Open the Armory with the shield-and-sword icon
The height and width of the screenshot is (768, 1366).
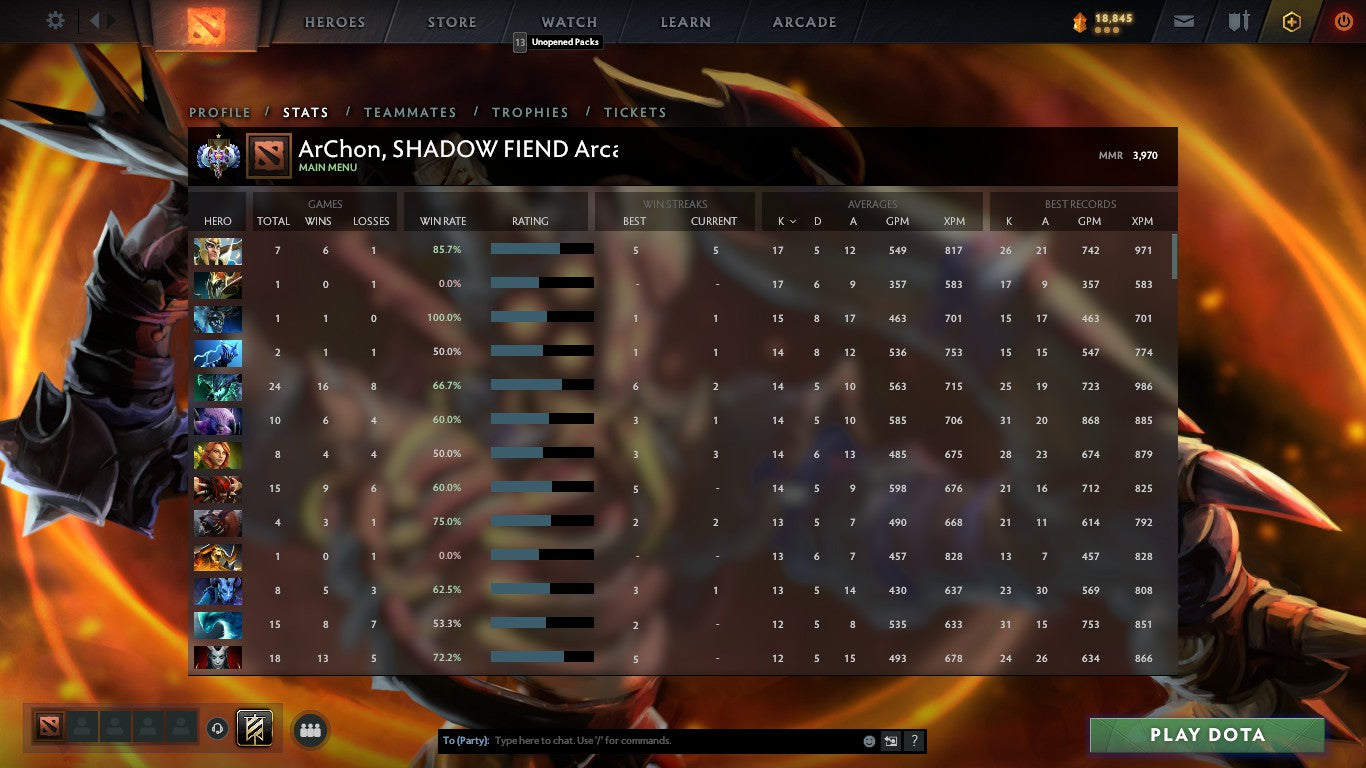1240,20
